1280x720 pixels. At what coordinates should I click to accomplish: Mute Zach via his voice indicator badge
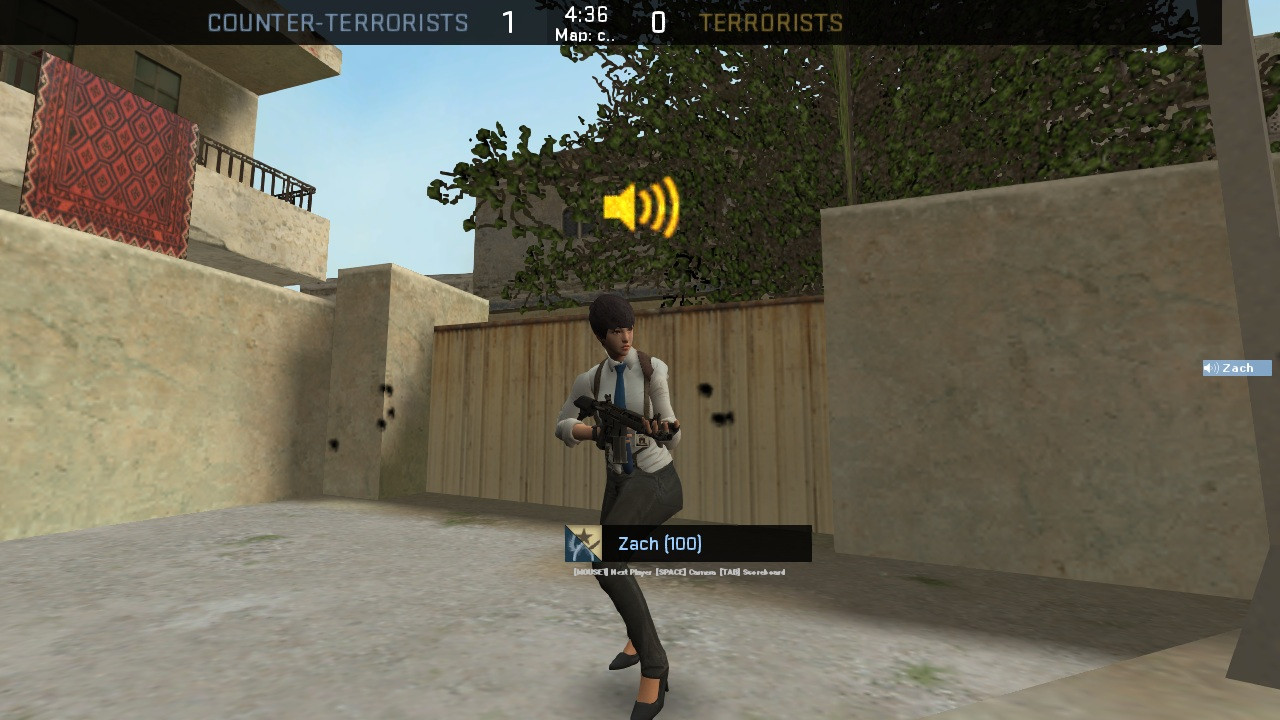tap(1236, 368)
